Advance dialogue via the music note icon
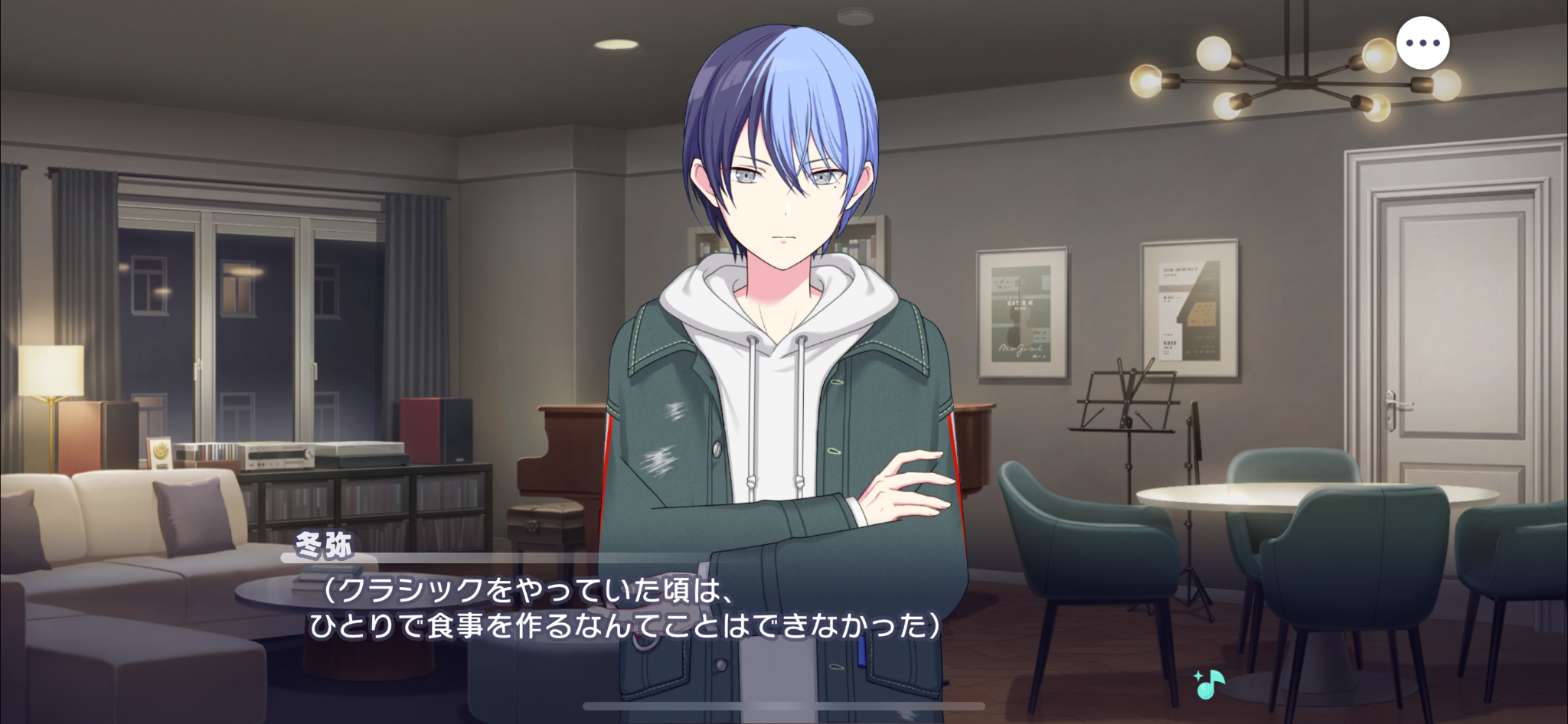Screen dimensions: 1568x724 pyautogui.click(x=1208, y=684)
